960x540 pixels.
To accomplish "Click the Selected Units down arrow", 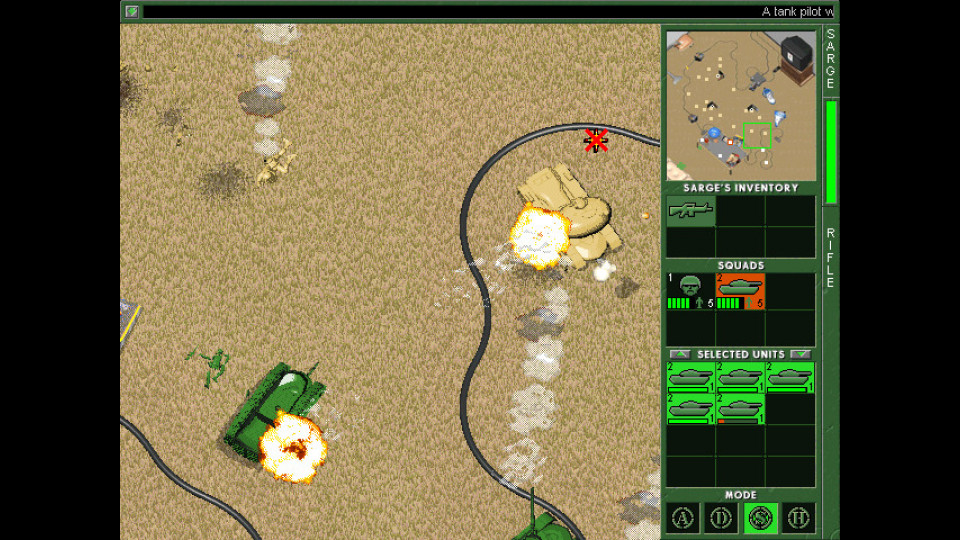I will click(x=800, y=354).
